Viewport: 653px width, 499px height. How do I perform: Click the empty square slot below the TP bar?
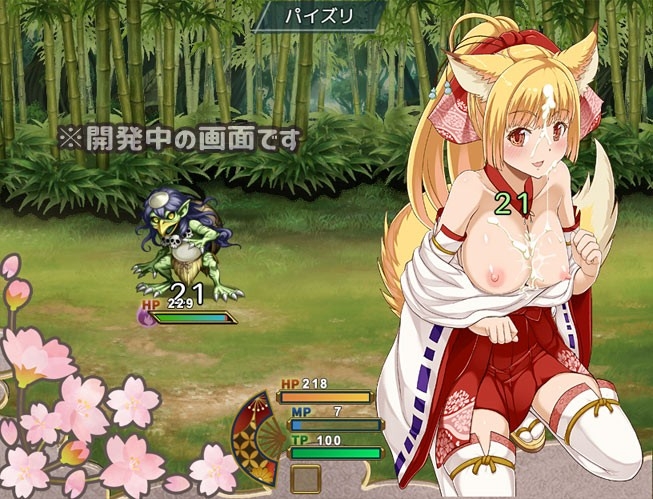click(305, 478)
